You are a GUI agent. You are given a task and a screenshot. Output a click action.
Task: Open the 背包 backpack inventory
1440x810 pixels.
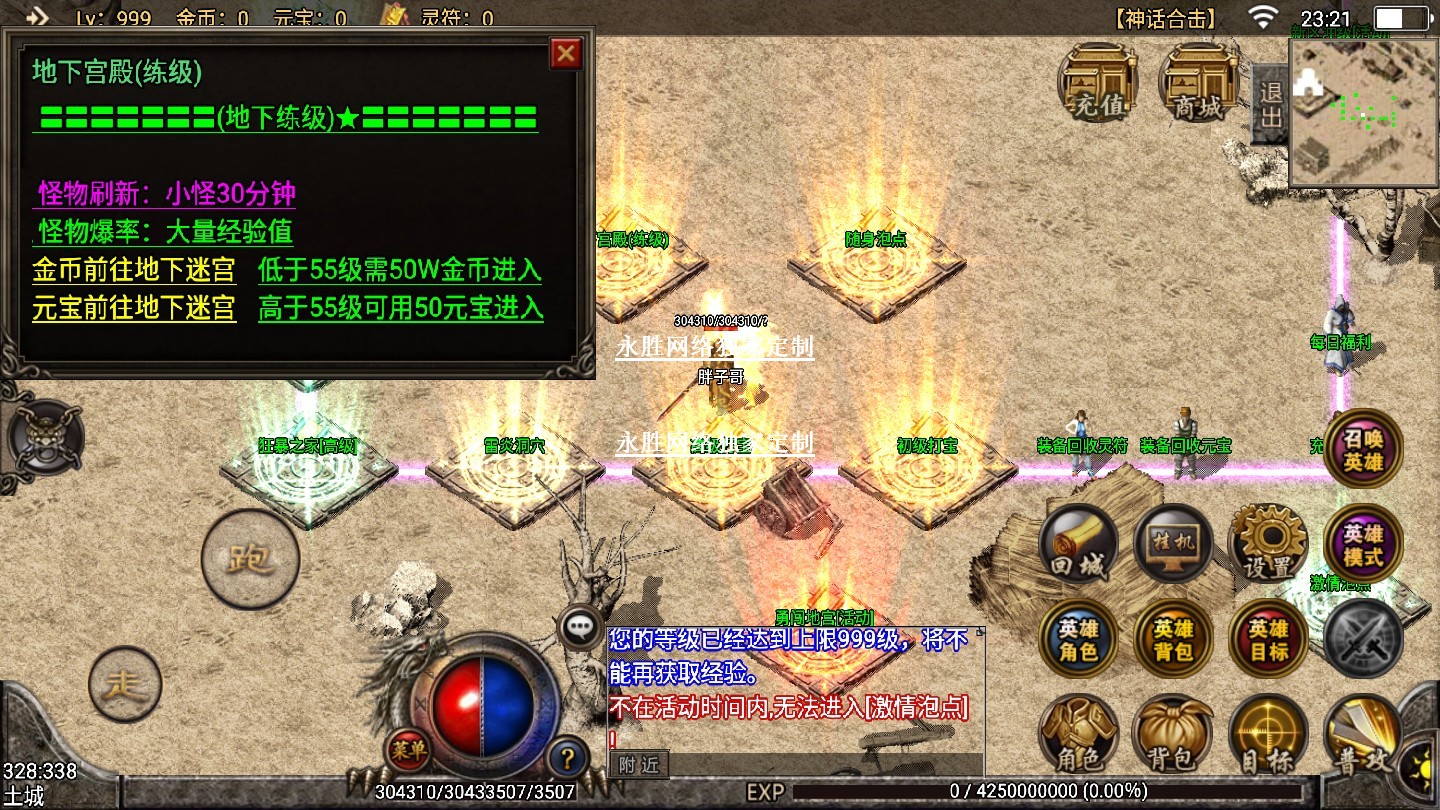(1173, 735)
